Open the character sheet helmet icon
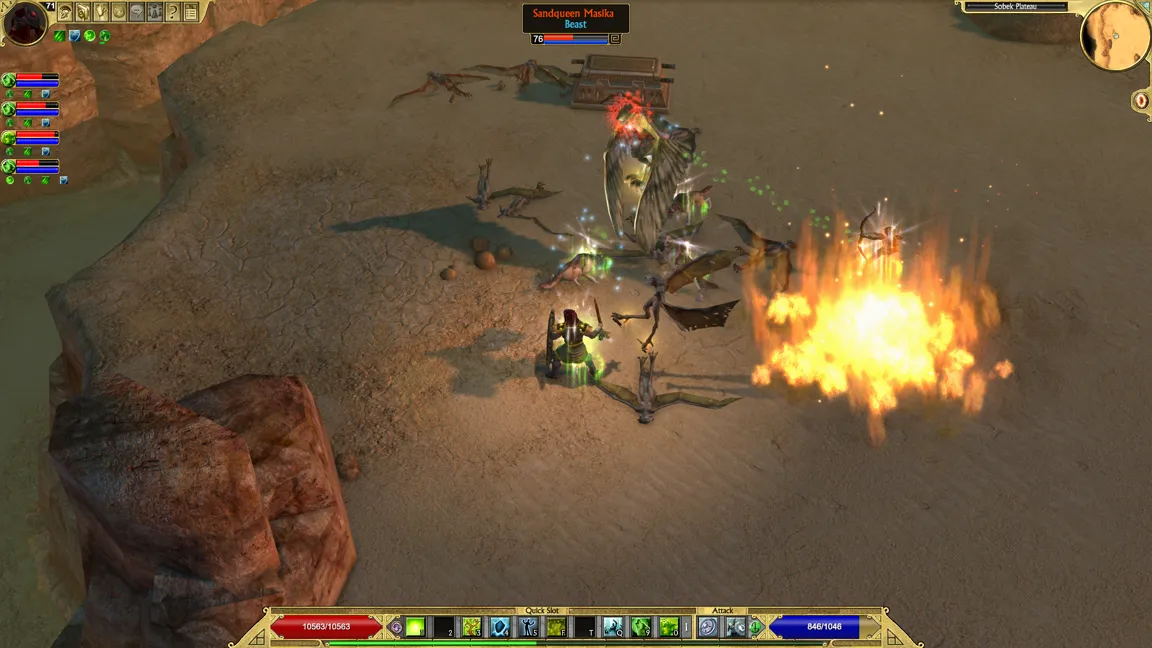Image resolution: width=1152 pixels, height=648 pixels. pyautogui.click(x=65, y=12)
